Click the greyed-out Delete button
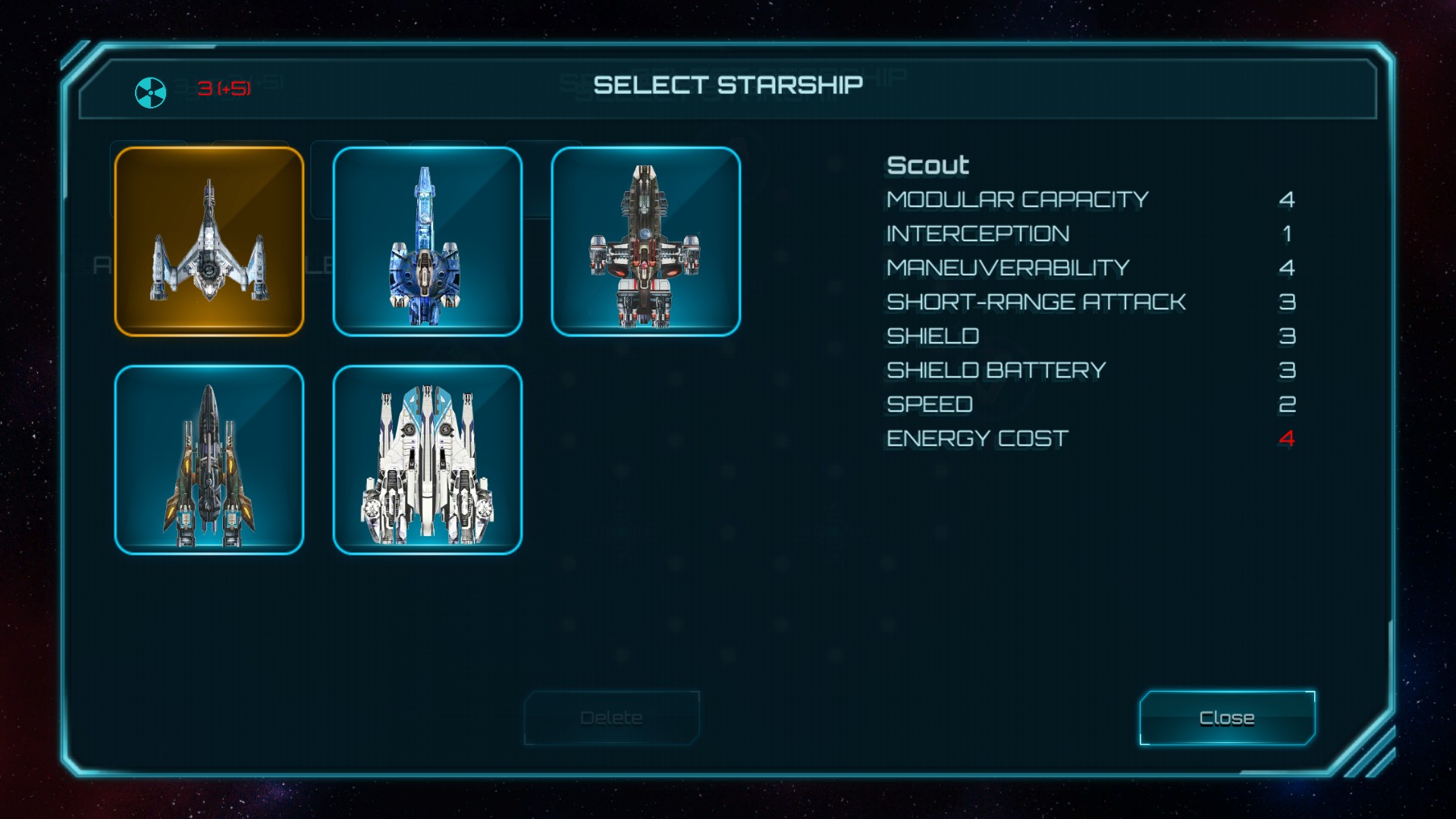 click(611, 717)
